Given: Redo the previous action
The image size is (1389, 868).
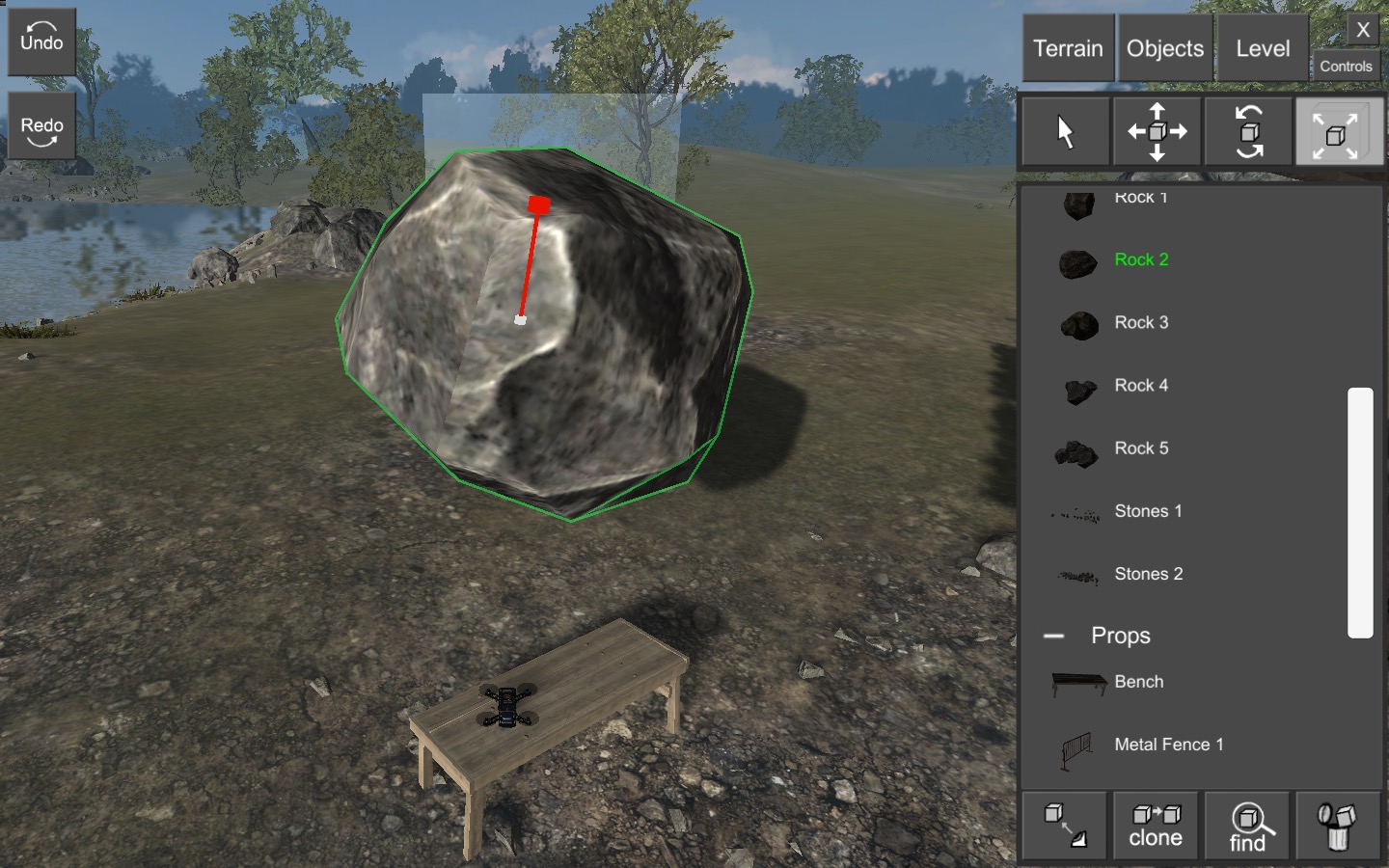Looking at the screenshot, I should click(41, 126).
